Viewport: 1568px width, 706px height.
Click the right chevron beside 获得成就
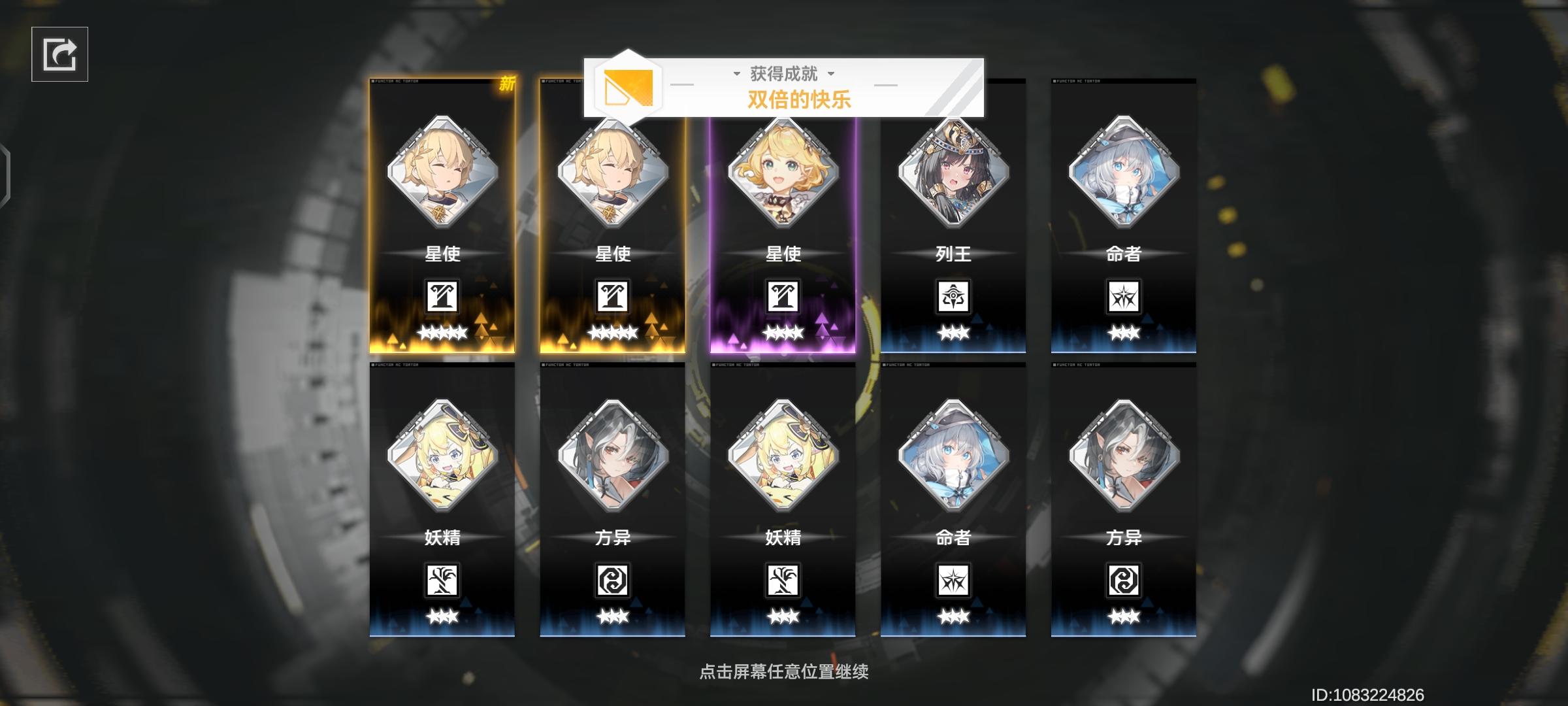point(830,74)
